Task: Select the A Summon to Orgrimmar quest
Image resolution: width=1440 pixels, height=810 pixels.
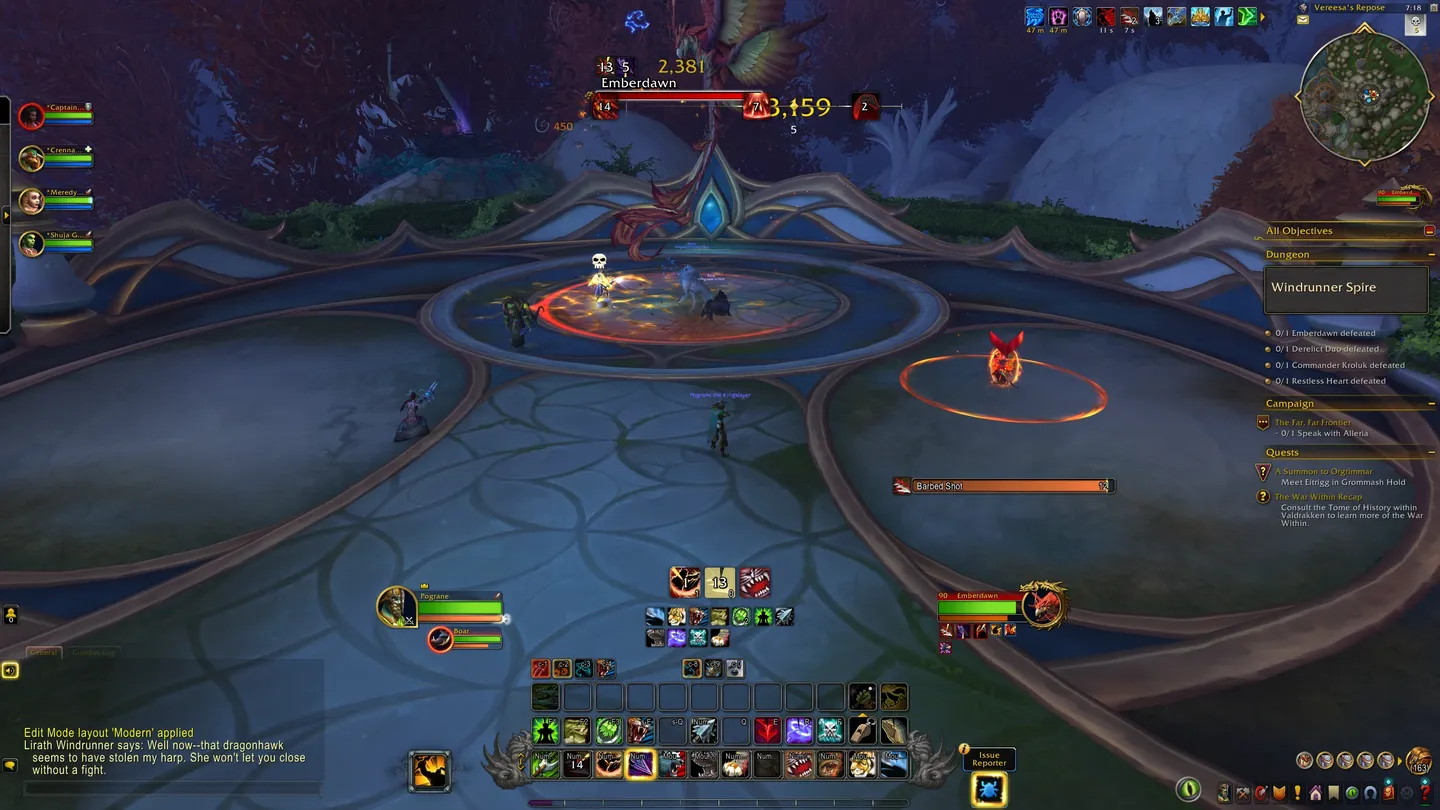Action: point(1323,471)
